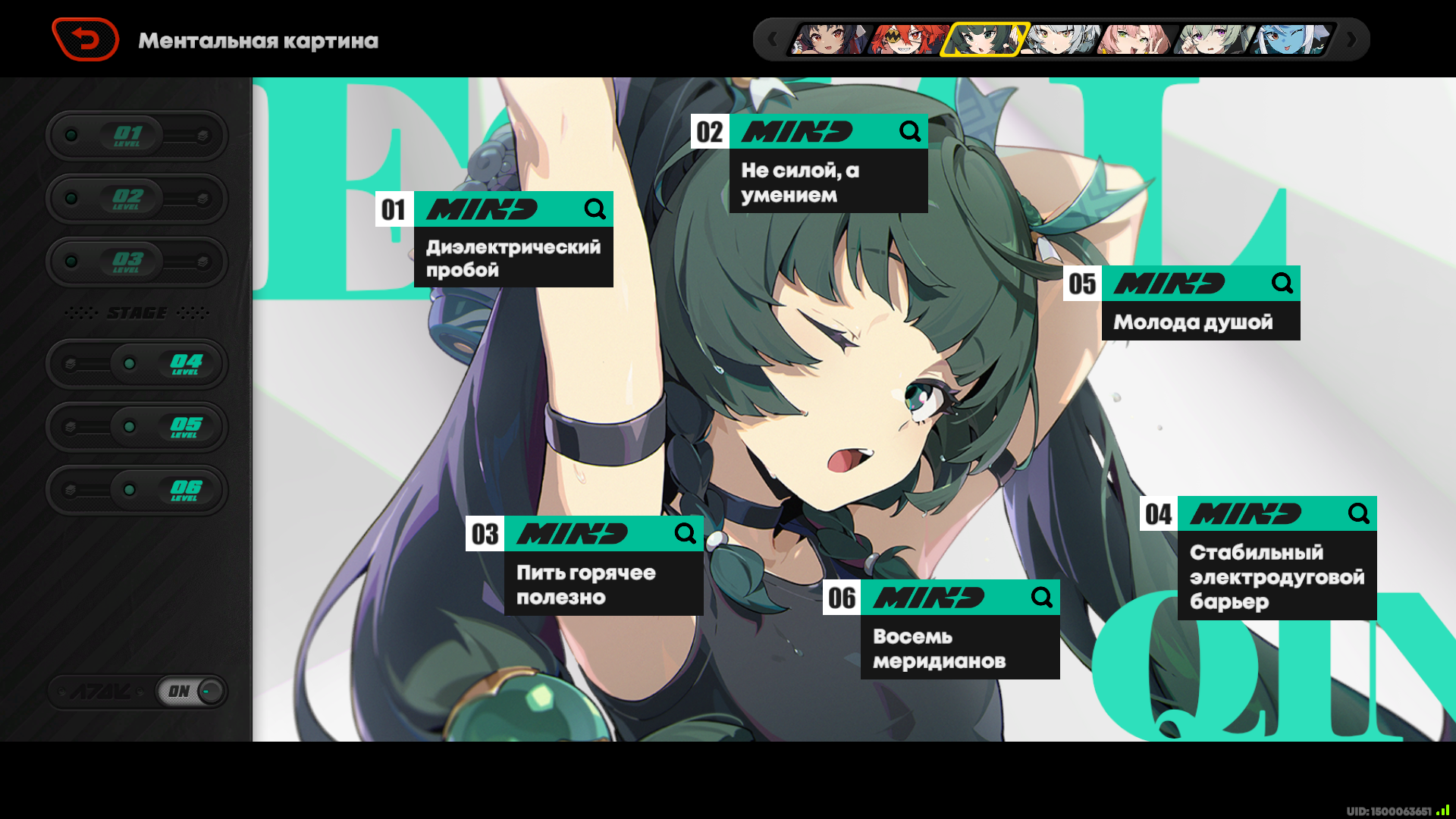Image resolution: width=1456 pixels, height=819 pixels.
Task: Click the right arrow of character bar
Action: pos(1351,39)
